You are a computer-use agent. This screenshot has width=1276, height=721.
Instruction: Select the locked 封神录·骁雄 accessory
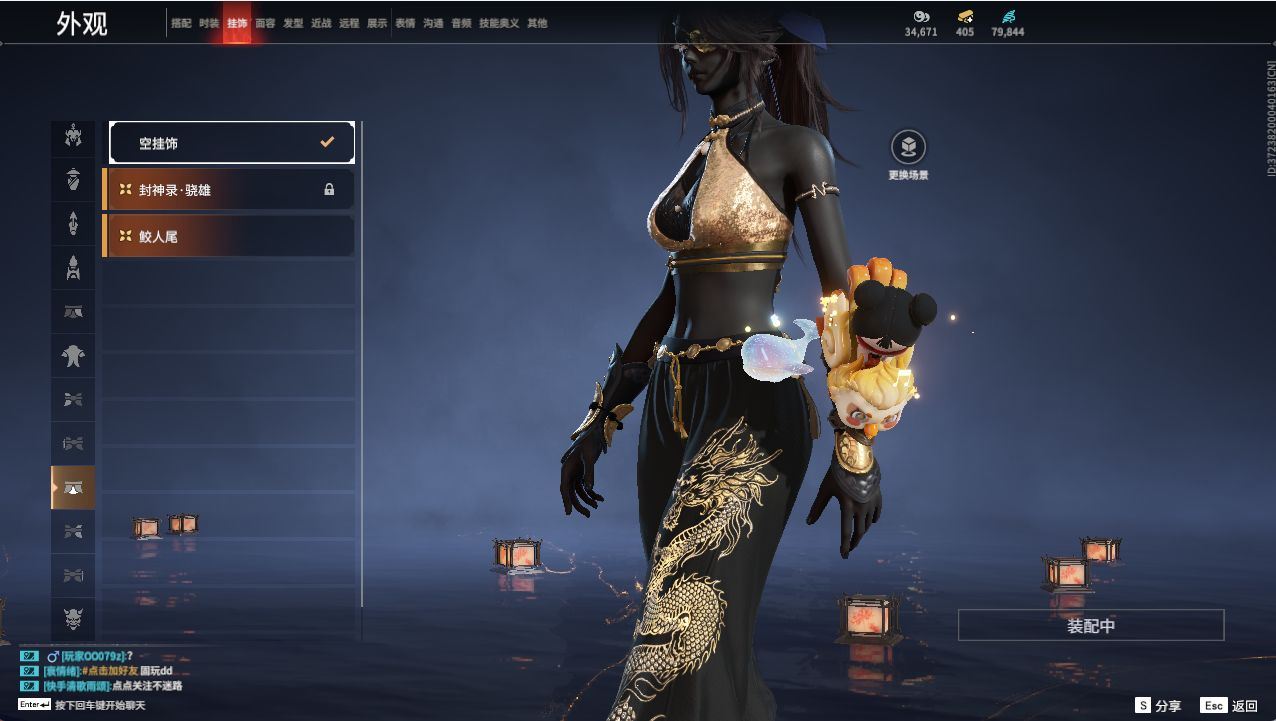point(229,190)
